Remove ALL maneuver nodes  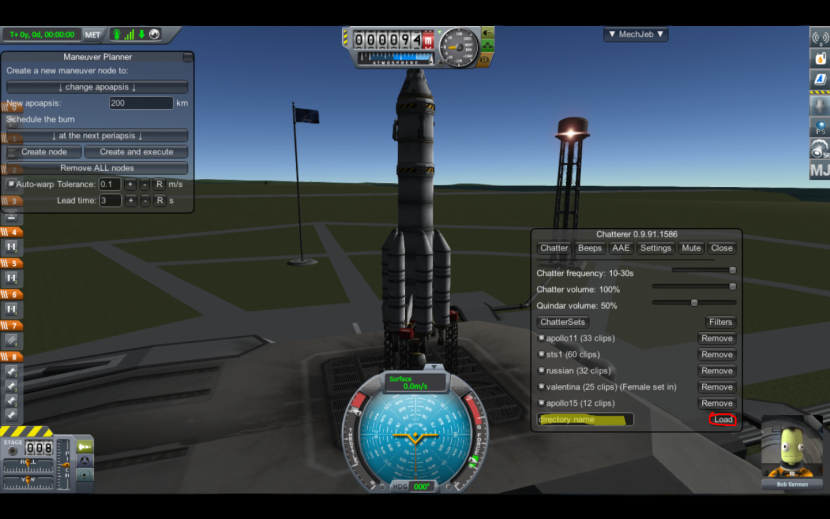point(97,168)
